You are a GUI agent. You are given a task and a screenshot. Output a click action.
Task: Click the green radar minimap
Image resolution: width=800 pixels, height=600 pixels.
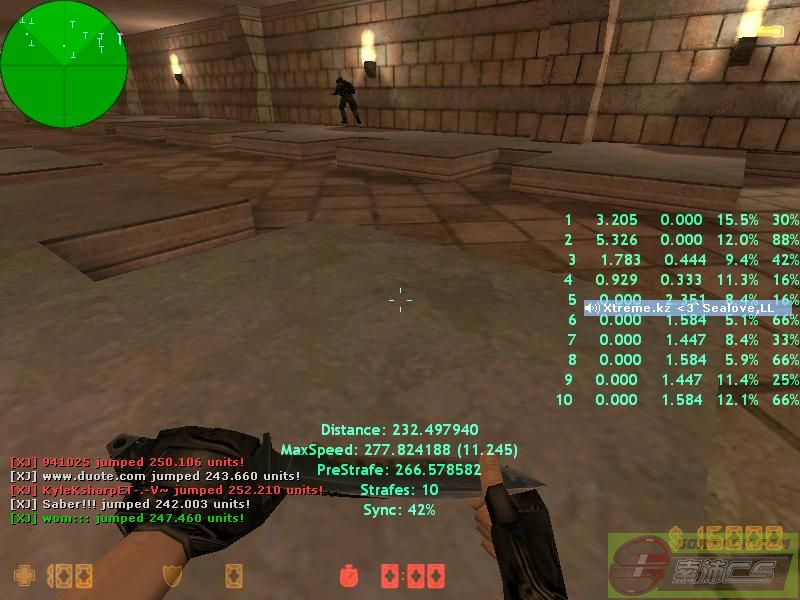tap(64, 63)
